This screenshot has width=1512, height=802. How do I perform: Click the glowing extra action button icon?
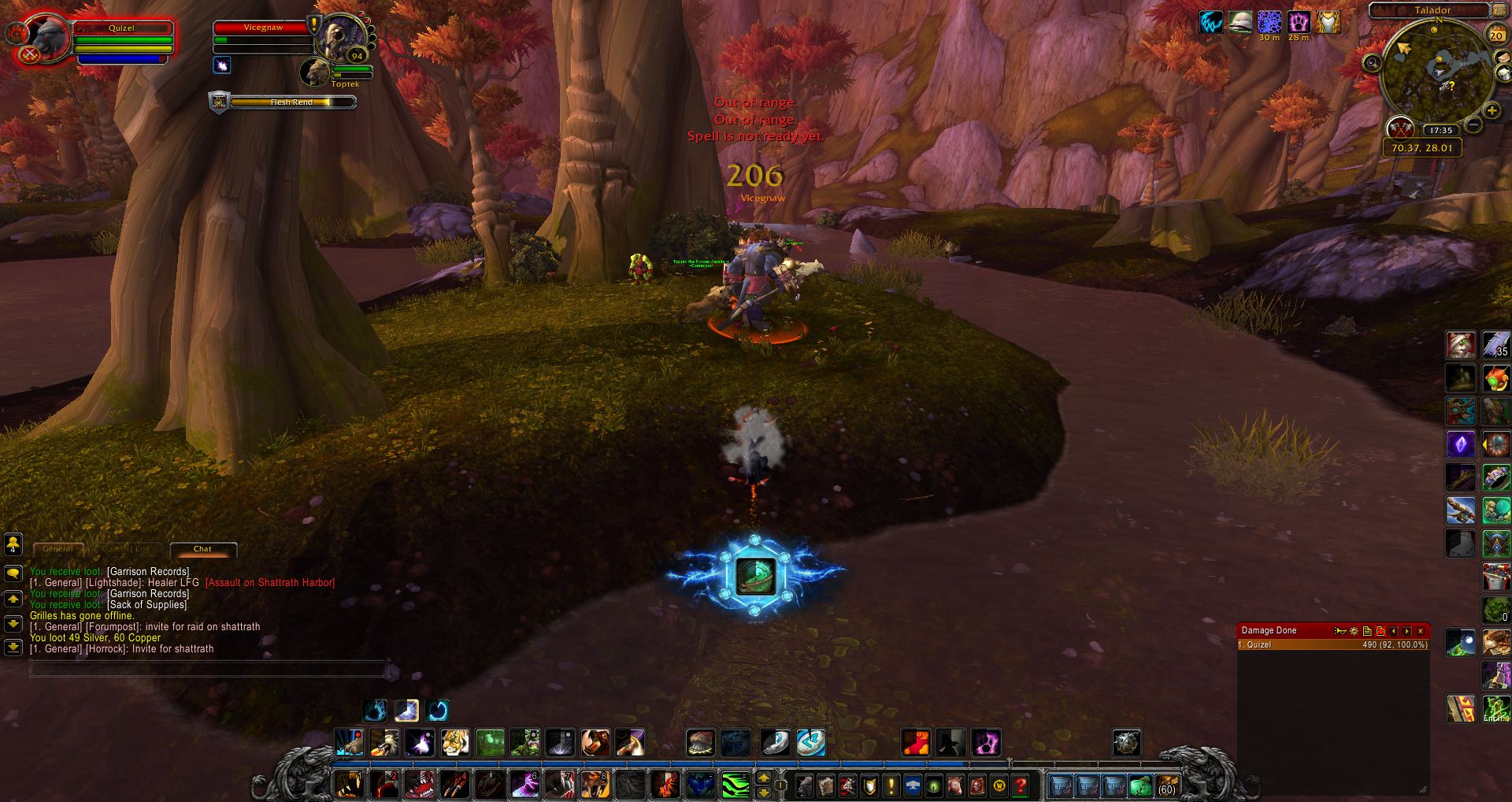755,576
